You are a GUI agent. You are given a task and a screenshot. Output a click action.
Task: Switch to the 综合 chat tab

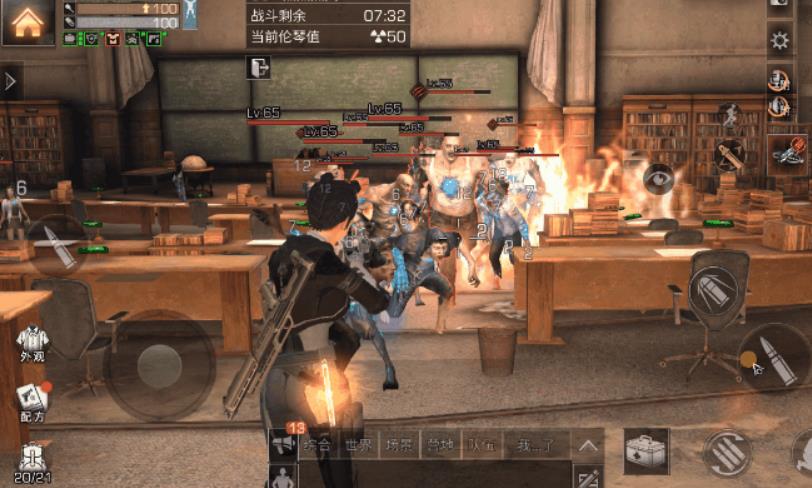coord(318,445)
